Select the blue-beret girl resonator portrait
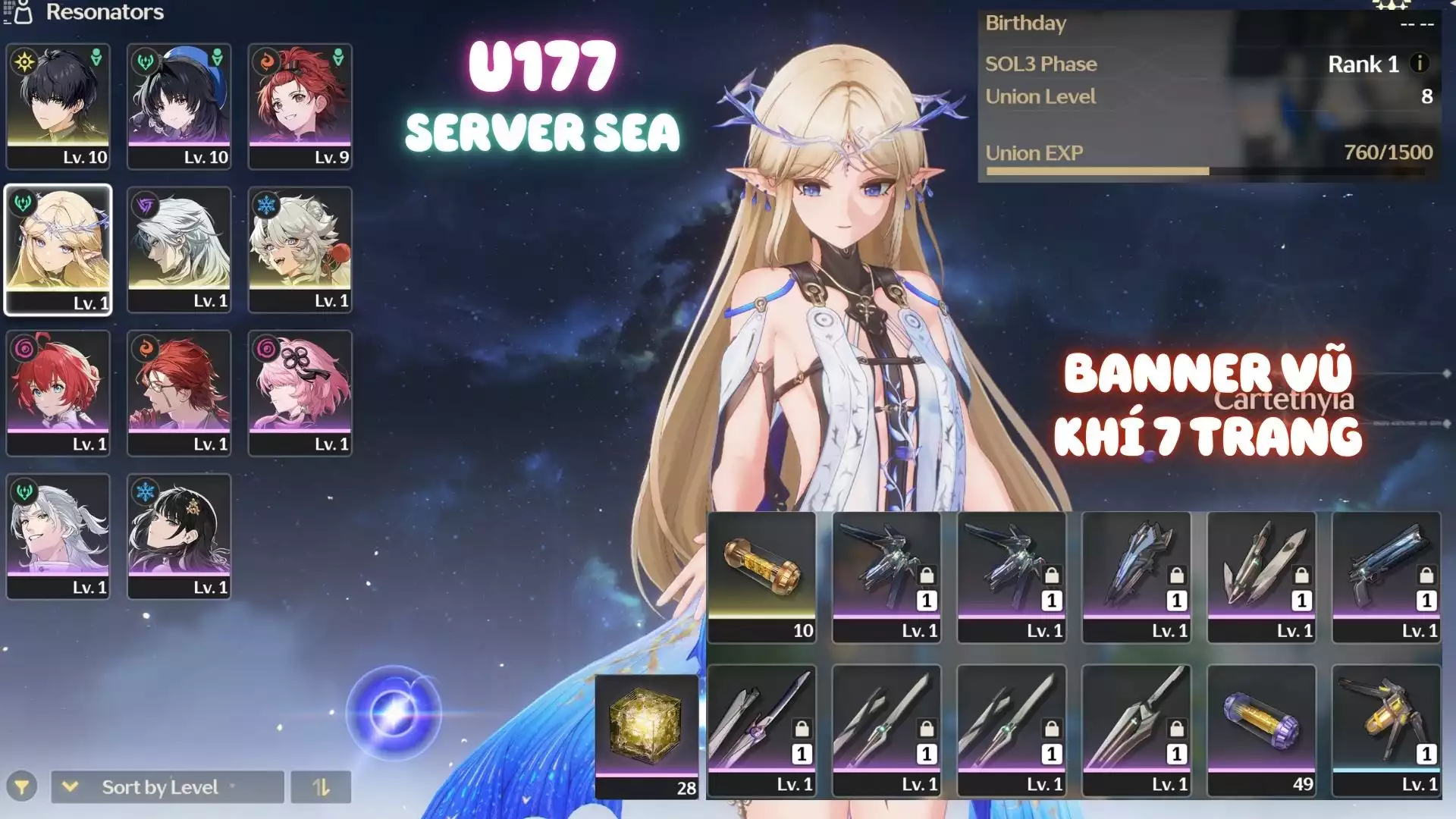This screenshot has height=819, width=1456. (x=179, y=105)
